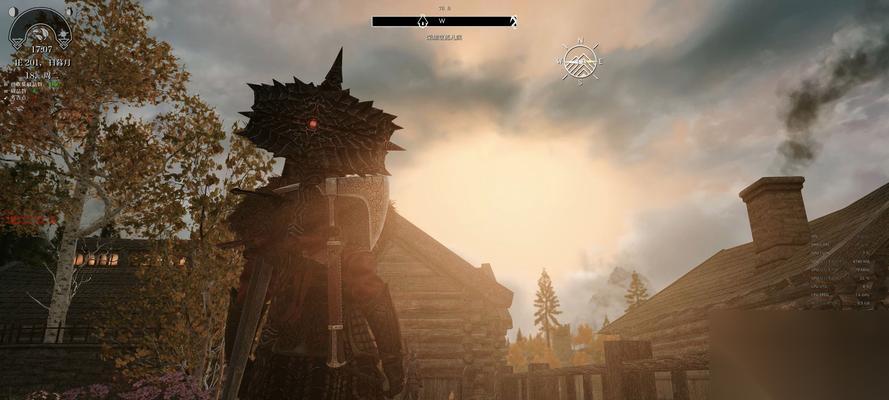Click the round mountain compass rose widget

(x=579, y=62)
